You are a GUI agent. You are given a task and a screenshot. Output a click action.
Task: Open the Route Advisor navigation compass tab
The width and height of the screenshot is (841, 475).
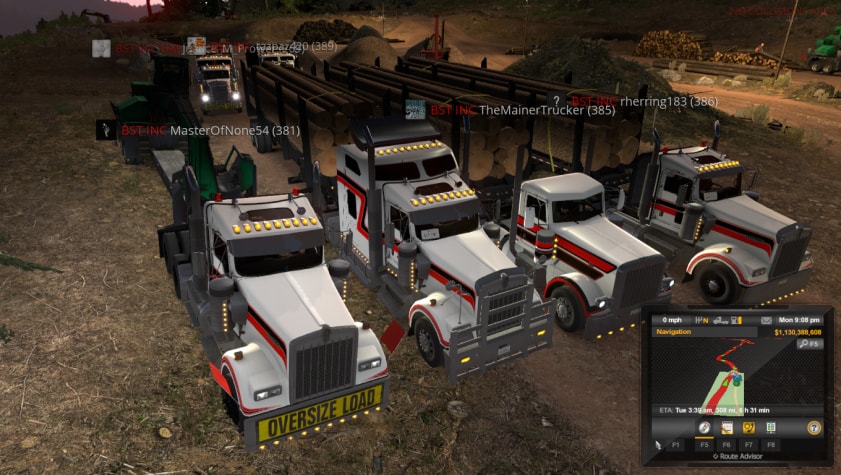705,428
